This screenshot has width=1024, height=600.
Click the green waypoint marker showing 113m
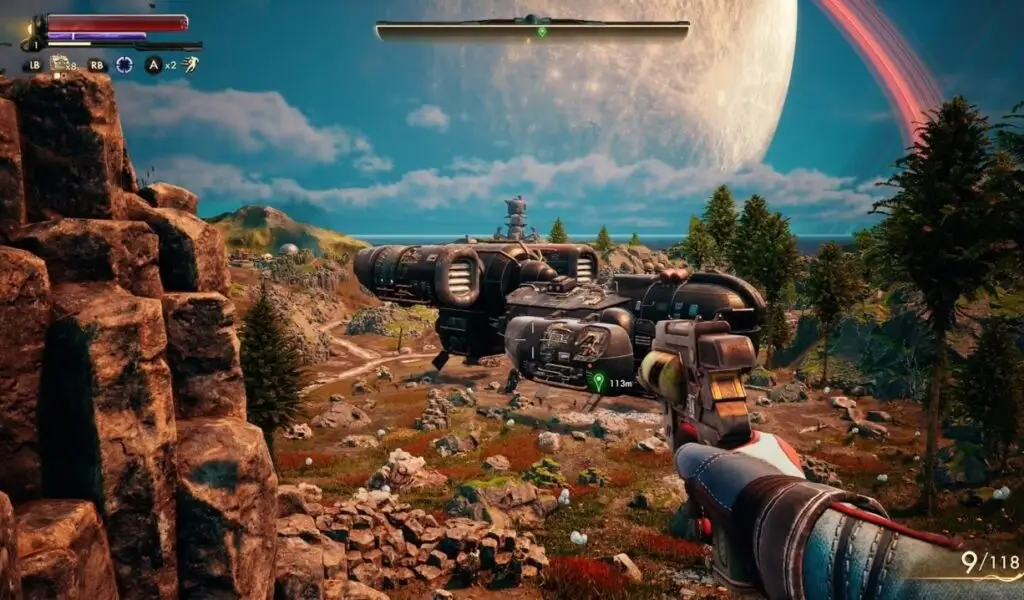[x=598, y=381]
